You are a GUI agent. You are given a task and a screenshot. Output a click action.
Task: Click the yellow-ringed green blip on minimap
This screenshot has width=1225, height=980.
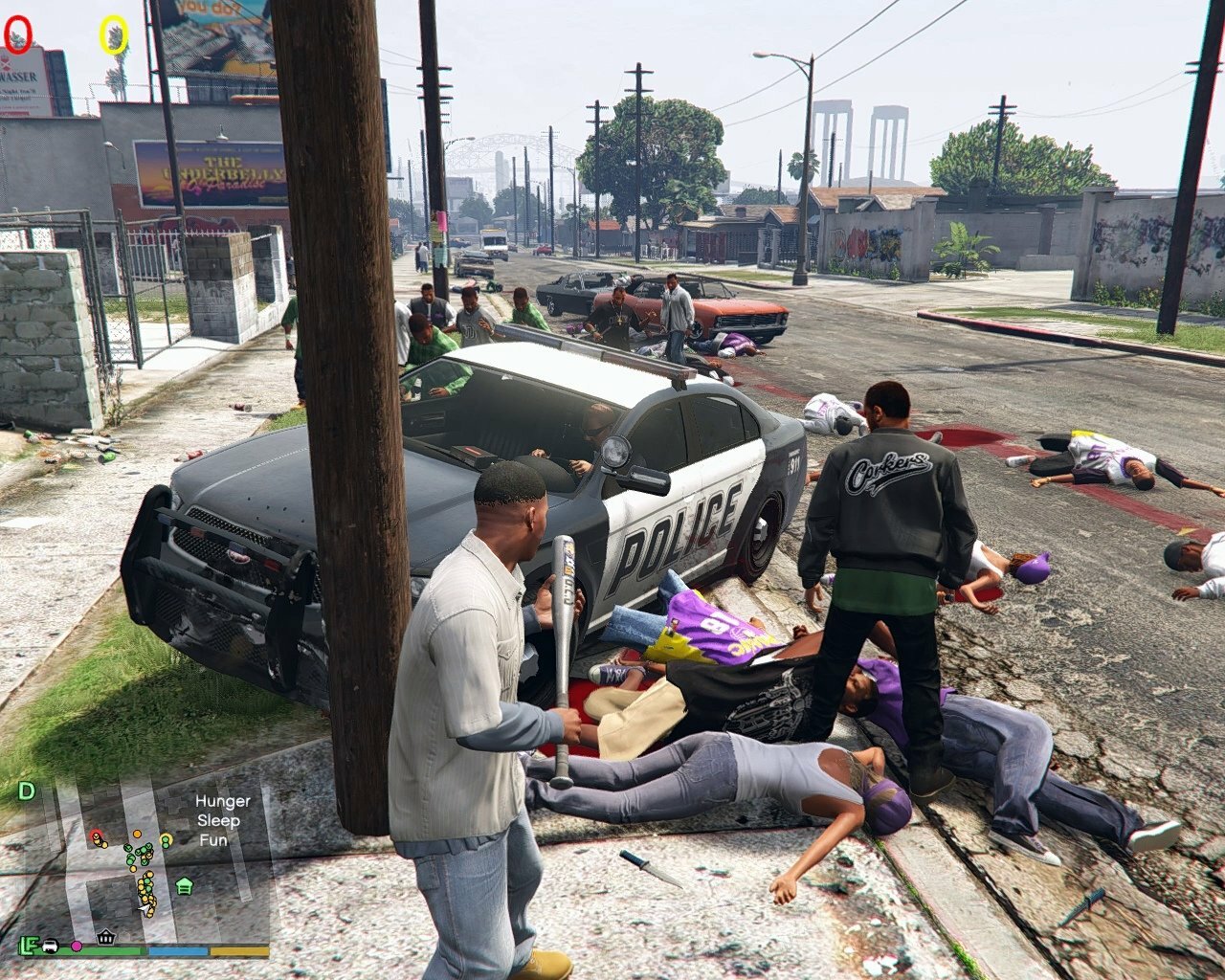click(166, 840)
